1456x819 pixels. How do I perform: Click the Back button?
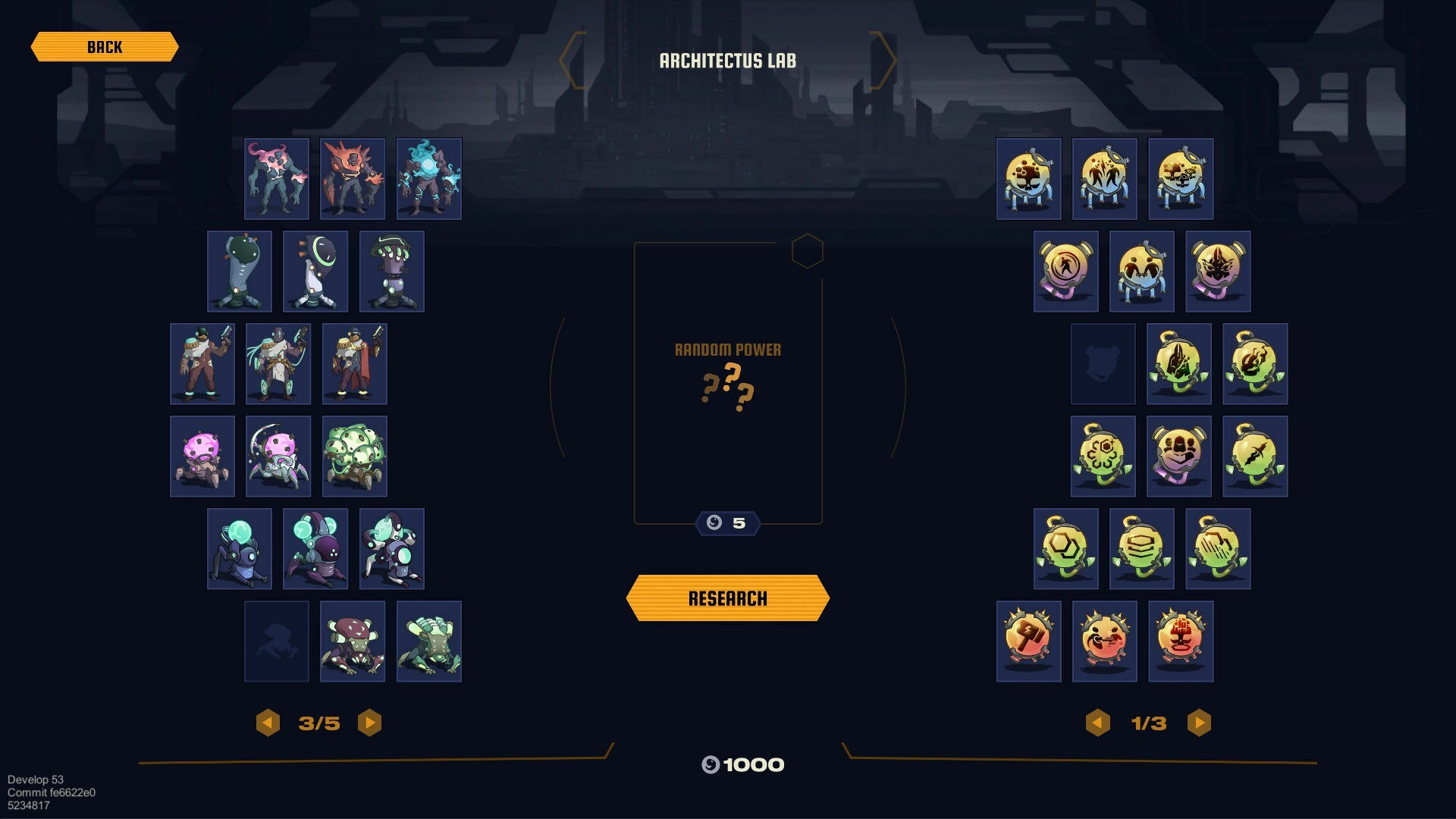point(105,47)
